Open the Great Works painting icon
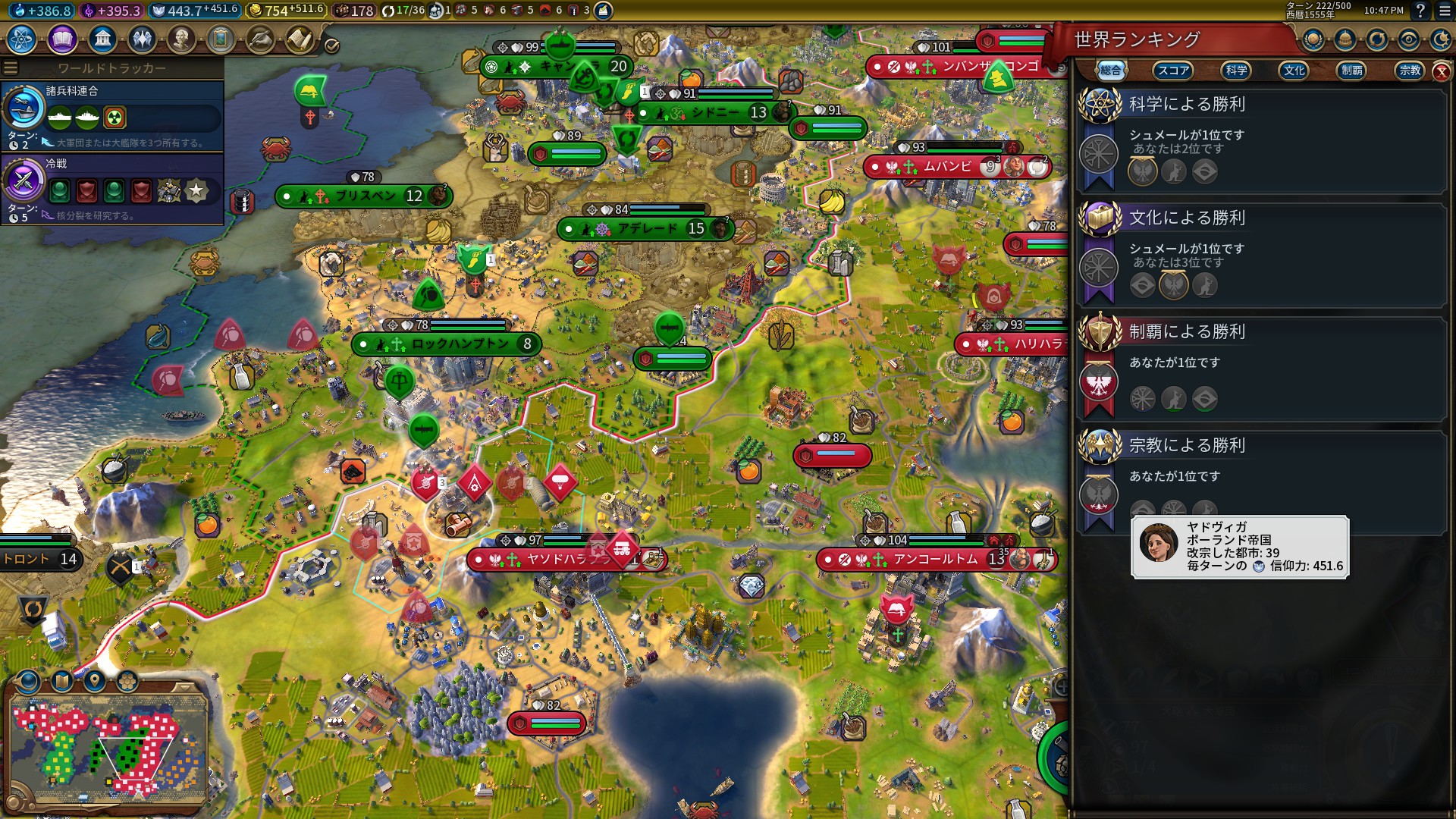This screenshot has width=1456, height=819. pyautogui.click(x=220, y=39)
